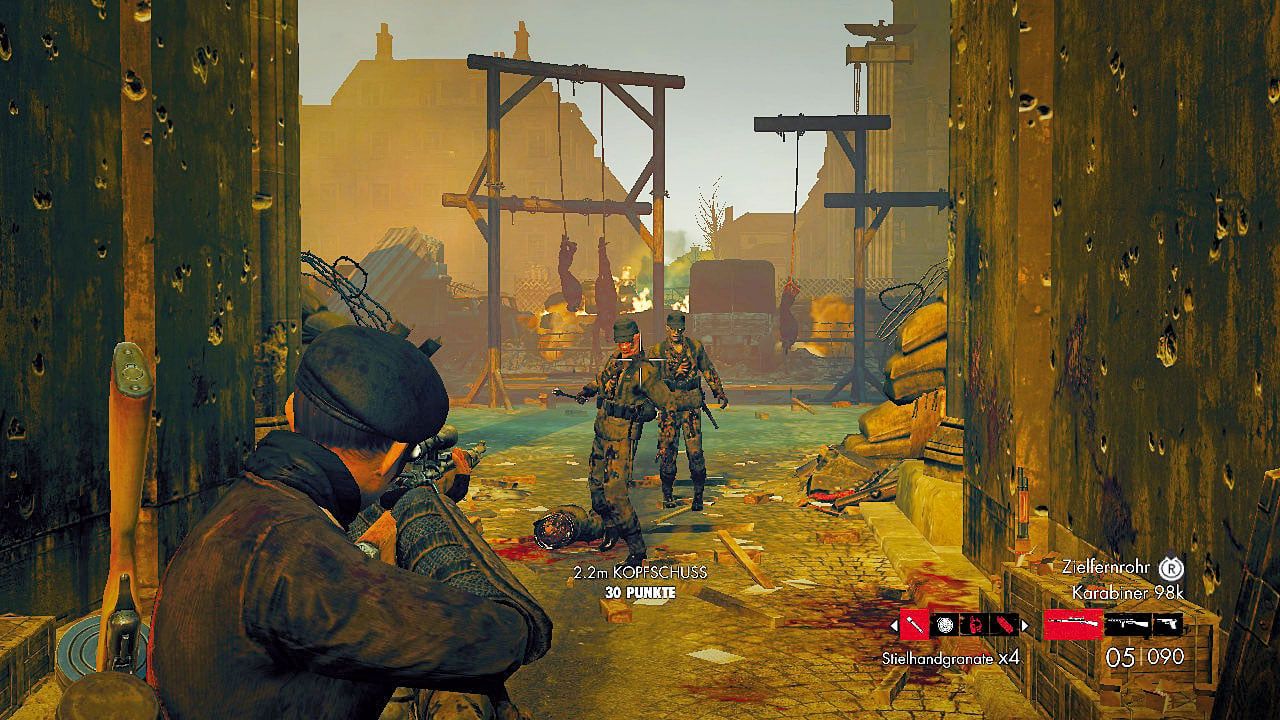Screen dimensions: 1280x720
Task: Select the Stielhandgranate item slot
Action: coord(914,625)
